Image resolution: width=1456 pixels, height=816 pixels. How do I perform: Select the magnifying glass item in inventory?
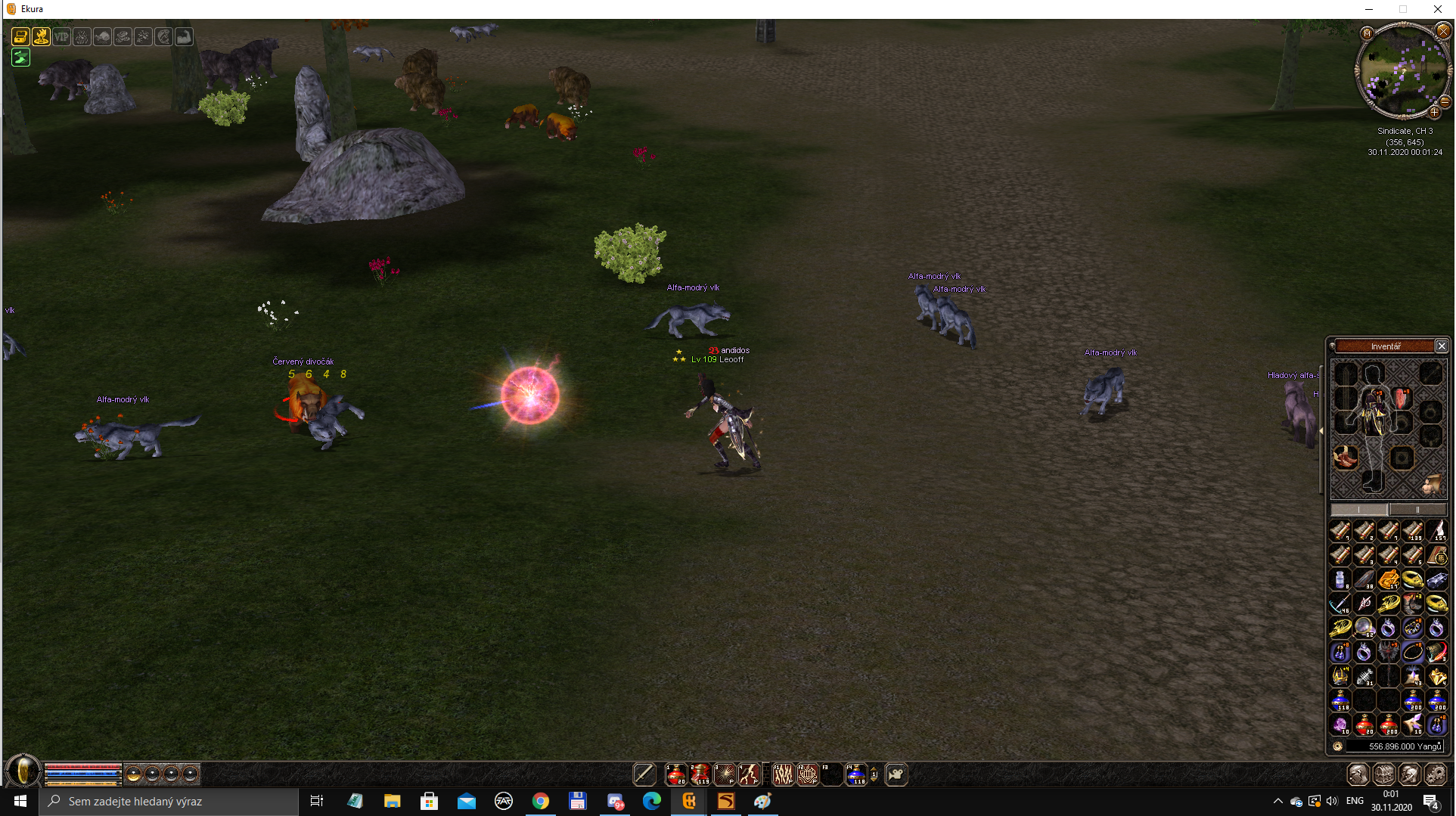[1364, 627]
